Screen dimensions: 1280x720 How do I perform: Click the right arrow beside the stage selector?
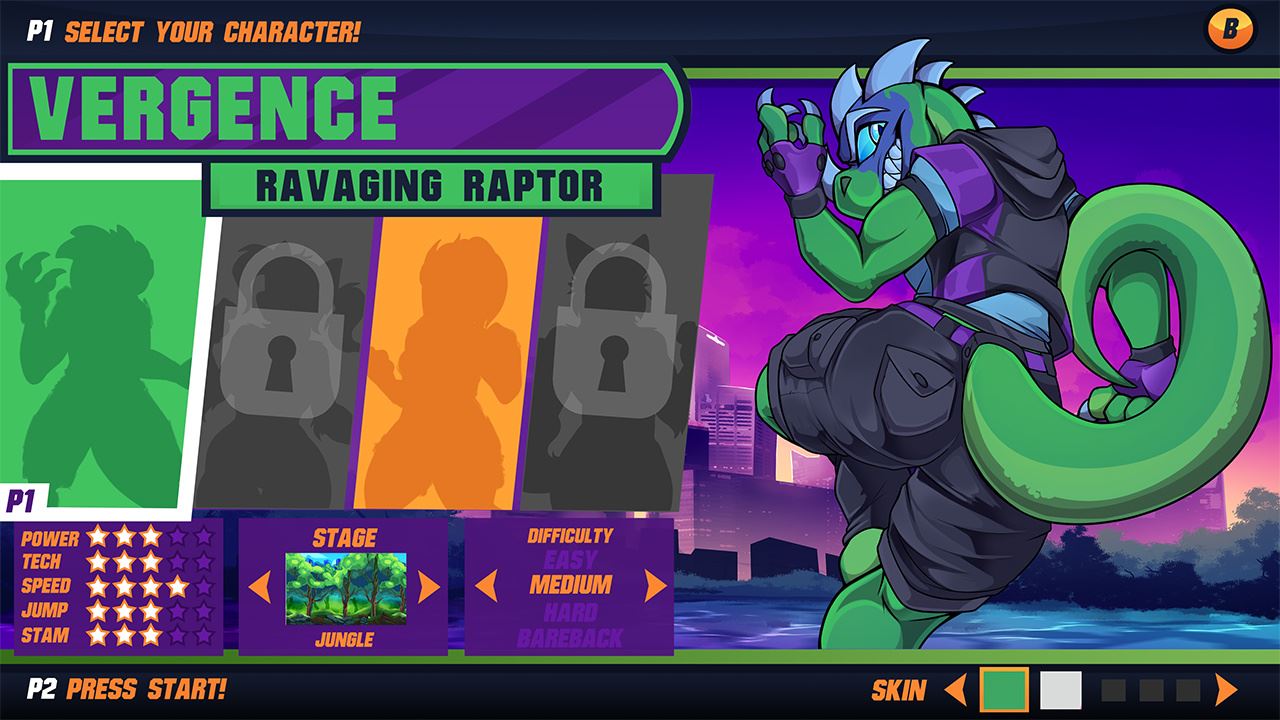click(x=430, y=585)
